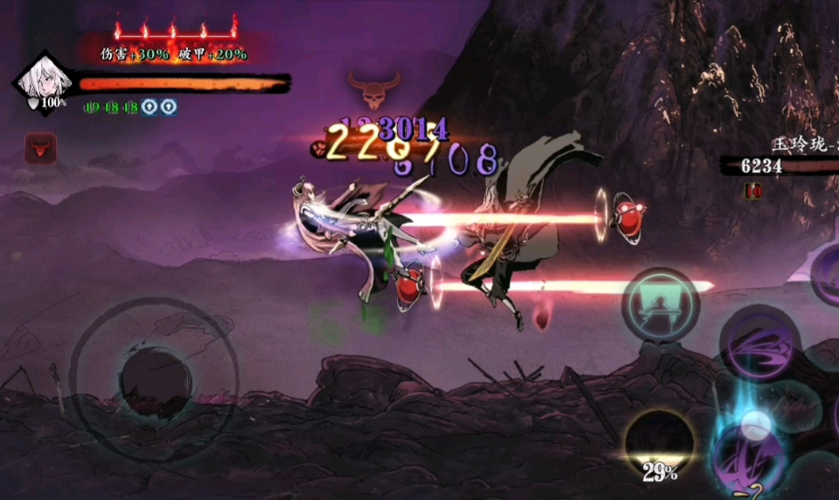The height and width of the screenshot is (500, 839).
Task: Touch the virtual movement joystick
Action: point(156,380)
